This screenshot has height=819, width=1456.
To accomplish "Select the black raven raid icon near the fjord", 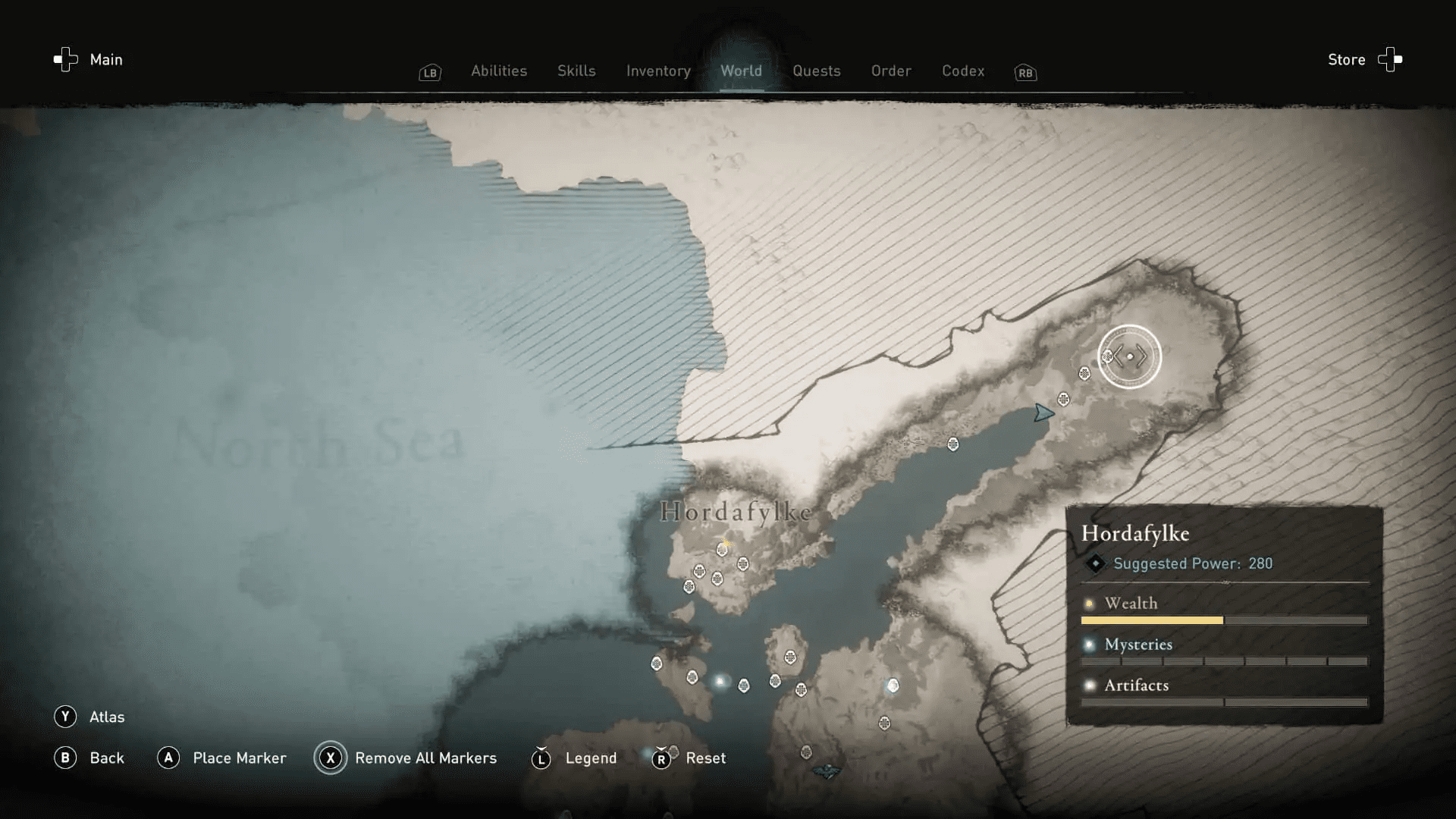I will click(x=826, y=770).
